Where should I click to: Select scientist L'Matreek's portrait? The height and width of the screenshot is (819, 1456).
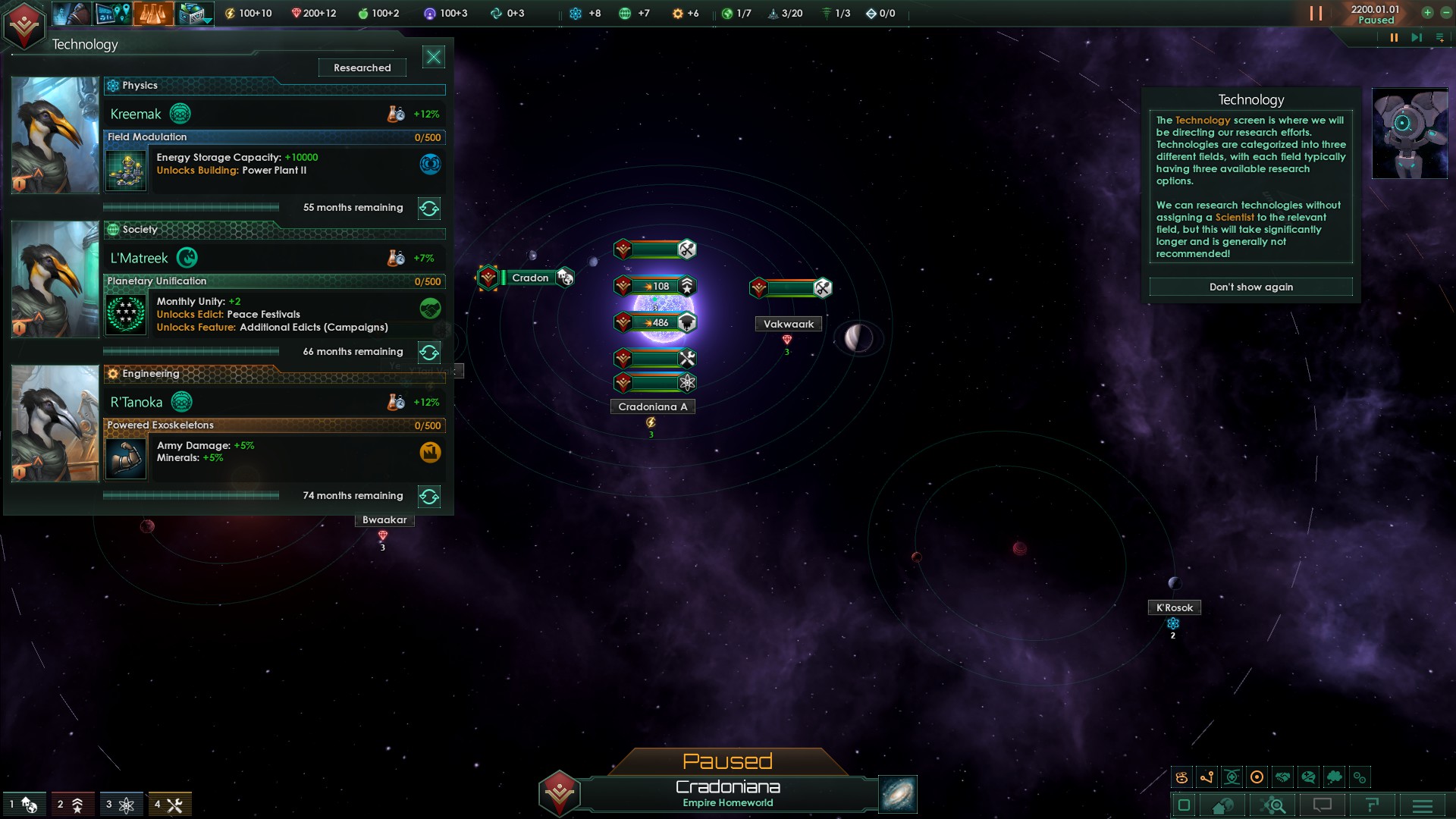(x=55, y=279)
